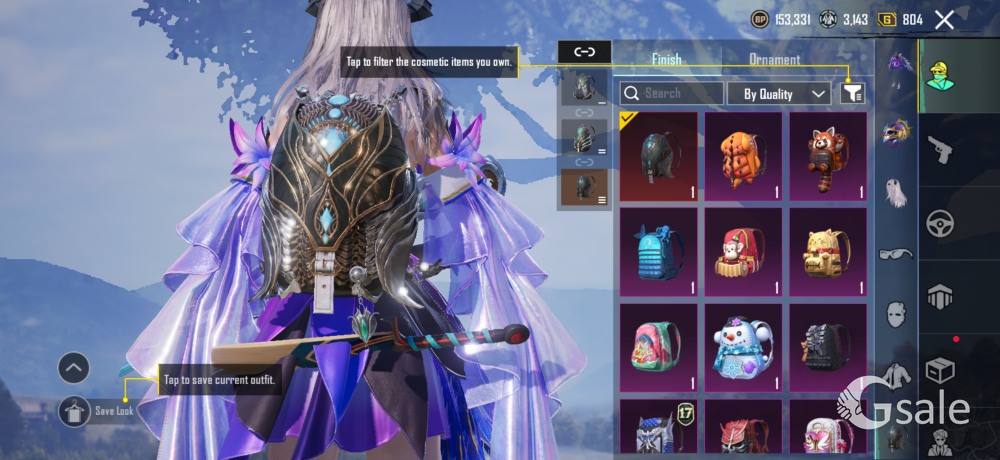
Task: Open the face mask category
Action: tap(896, 314)
